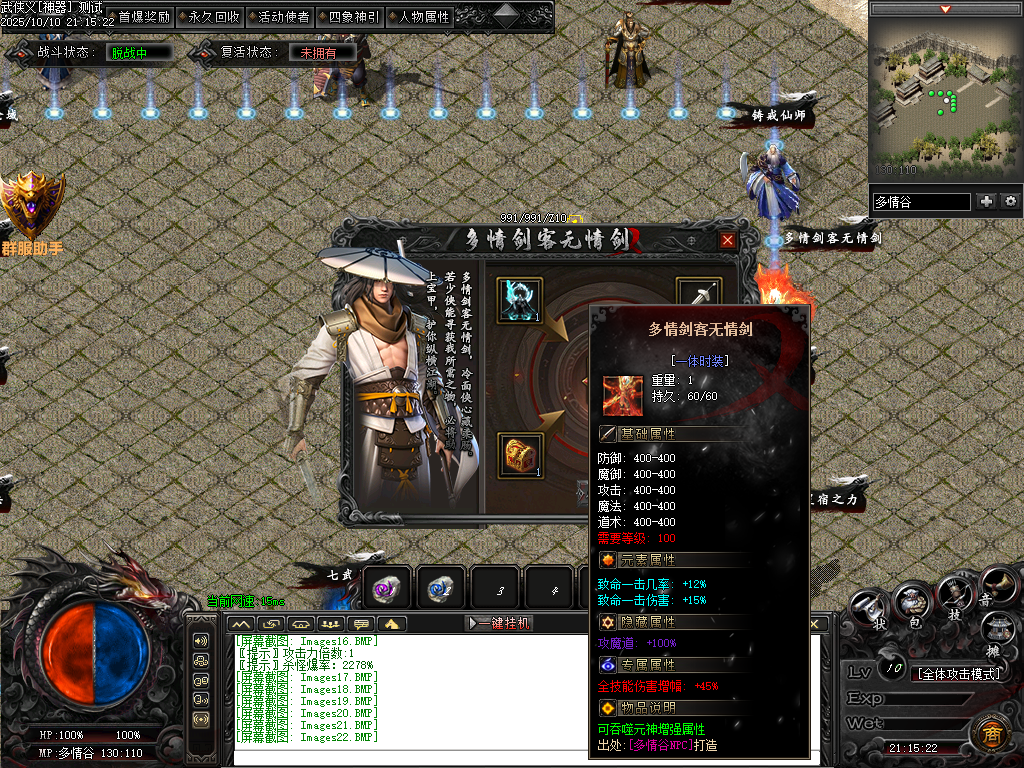Use the purple swirl stone in hotbar
This screenshot has height=768, width=1024.
point(387,589)
